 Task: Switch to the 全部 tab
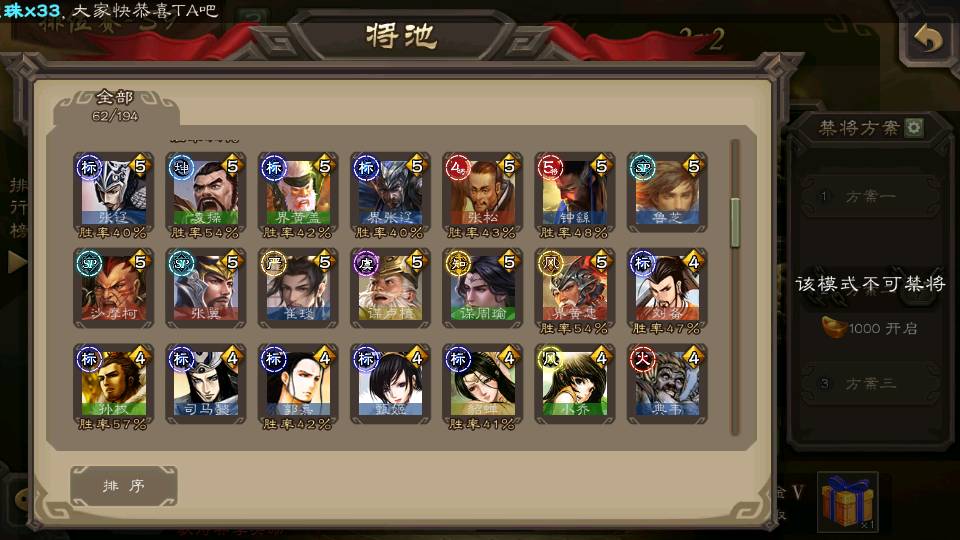115,103
